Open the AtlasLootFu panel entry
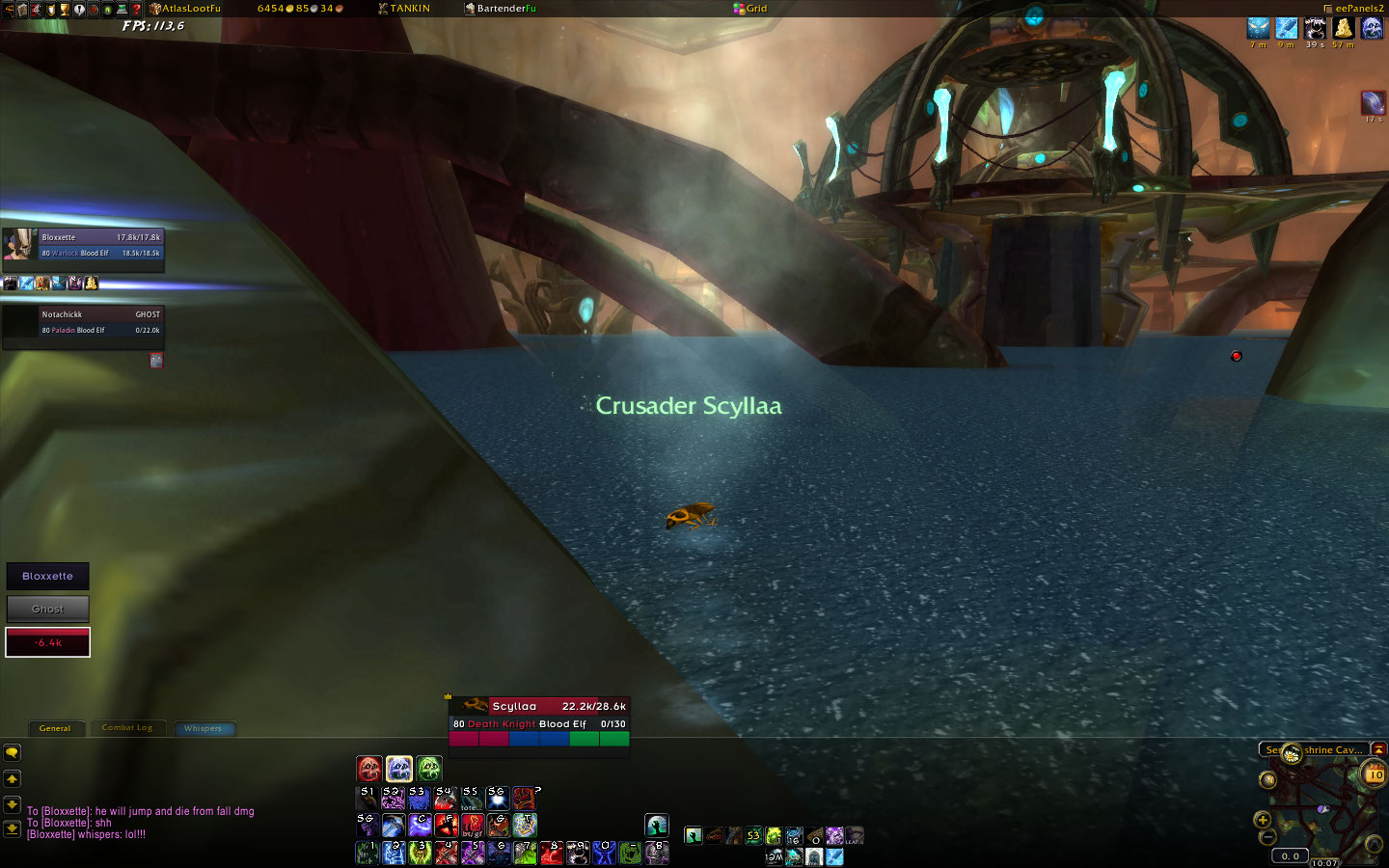 (x=190, y=9)
